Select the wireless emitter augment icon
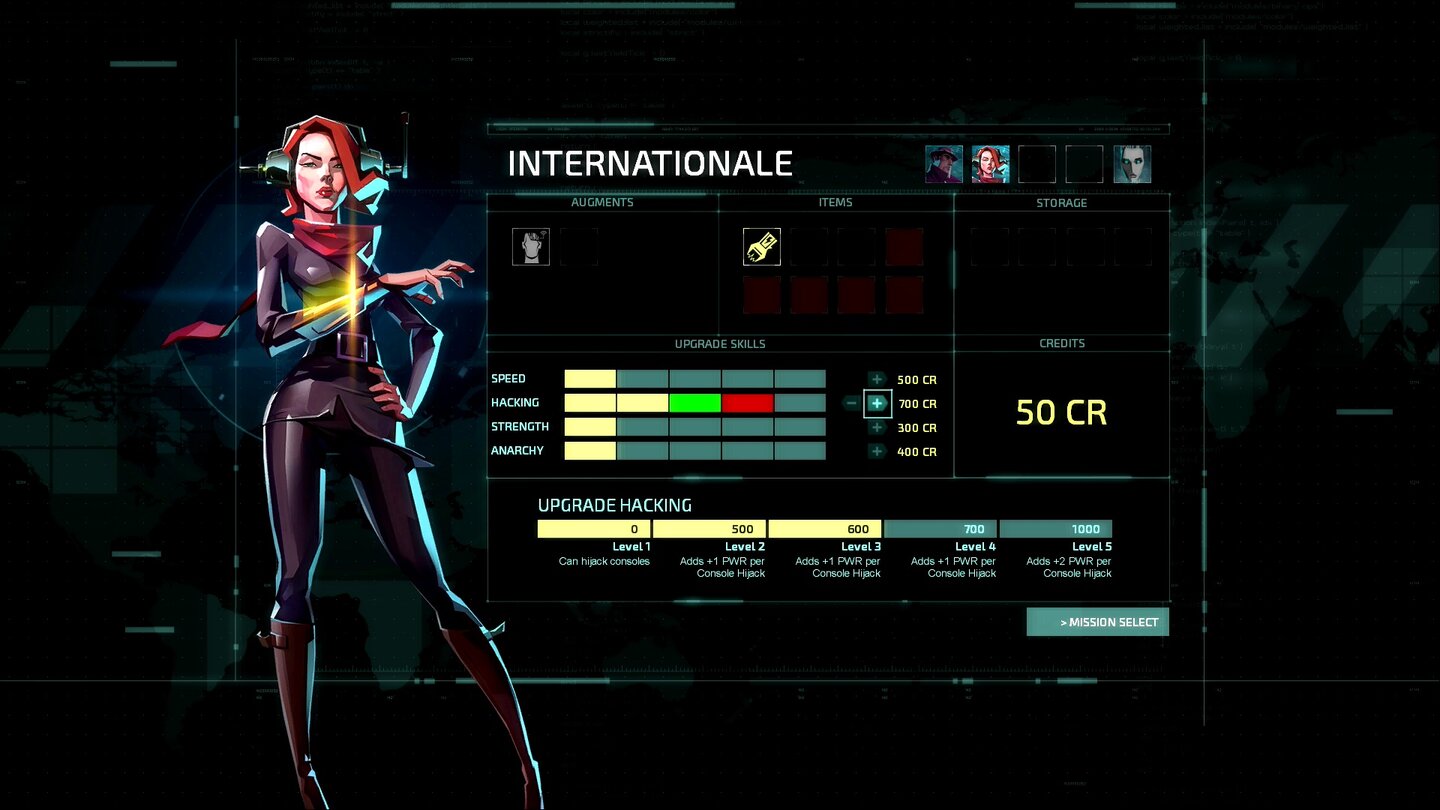The width and height of the screenshot is (1440, 810). pos(531,246)
